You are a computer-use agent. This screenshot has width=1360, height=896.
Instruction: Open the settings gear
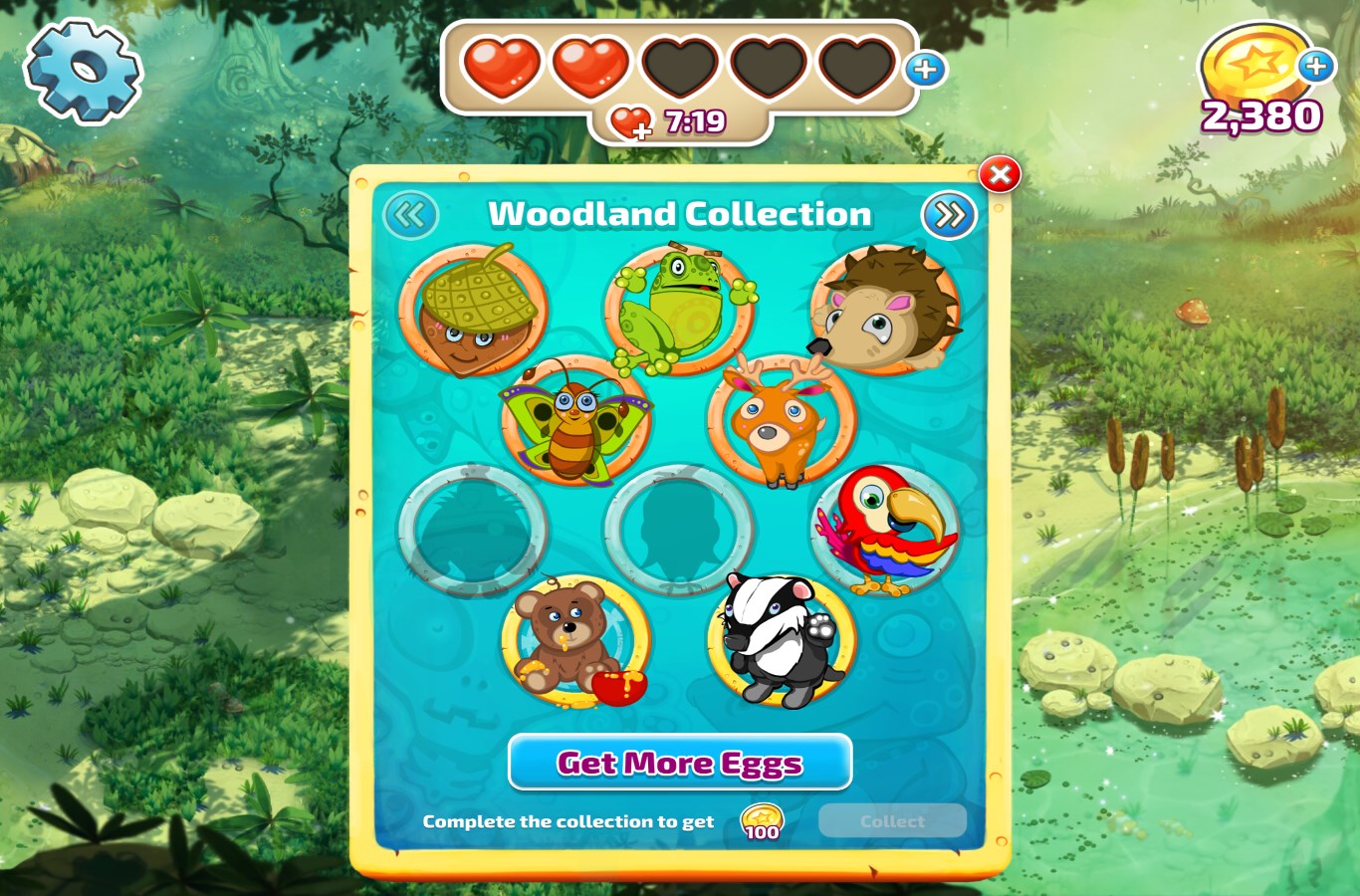click(83, 72)
